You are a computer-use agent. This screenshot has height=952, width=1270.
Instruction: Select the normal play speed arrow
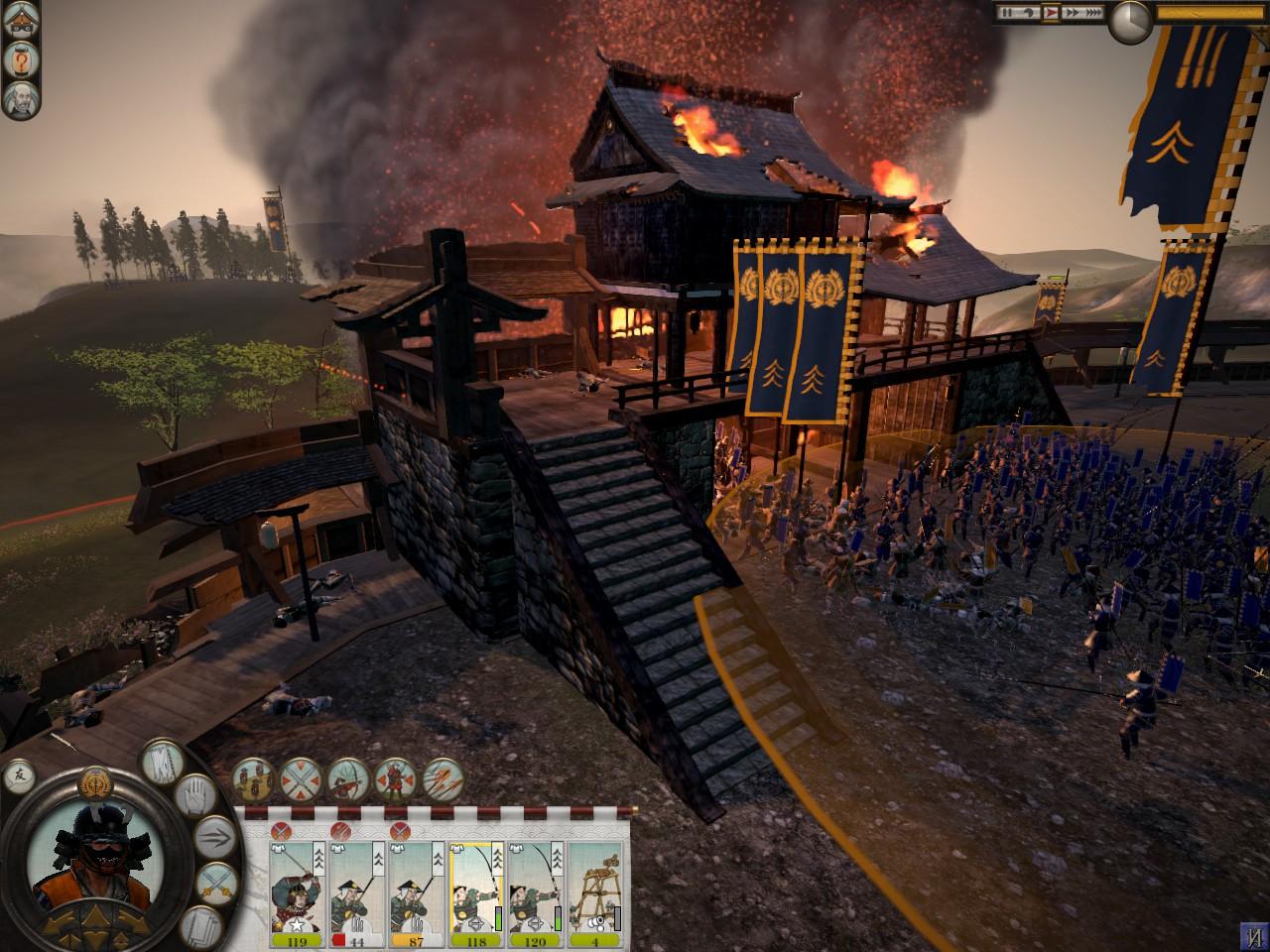pyautogui.click(x=1051, y=13)
